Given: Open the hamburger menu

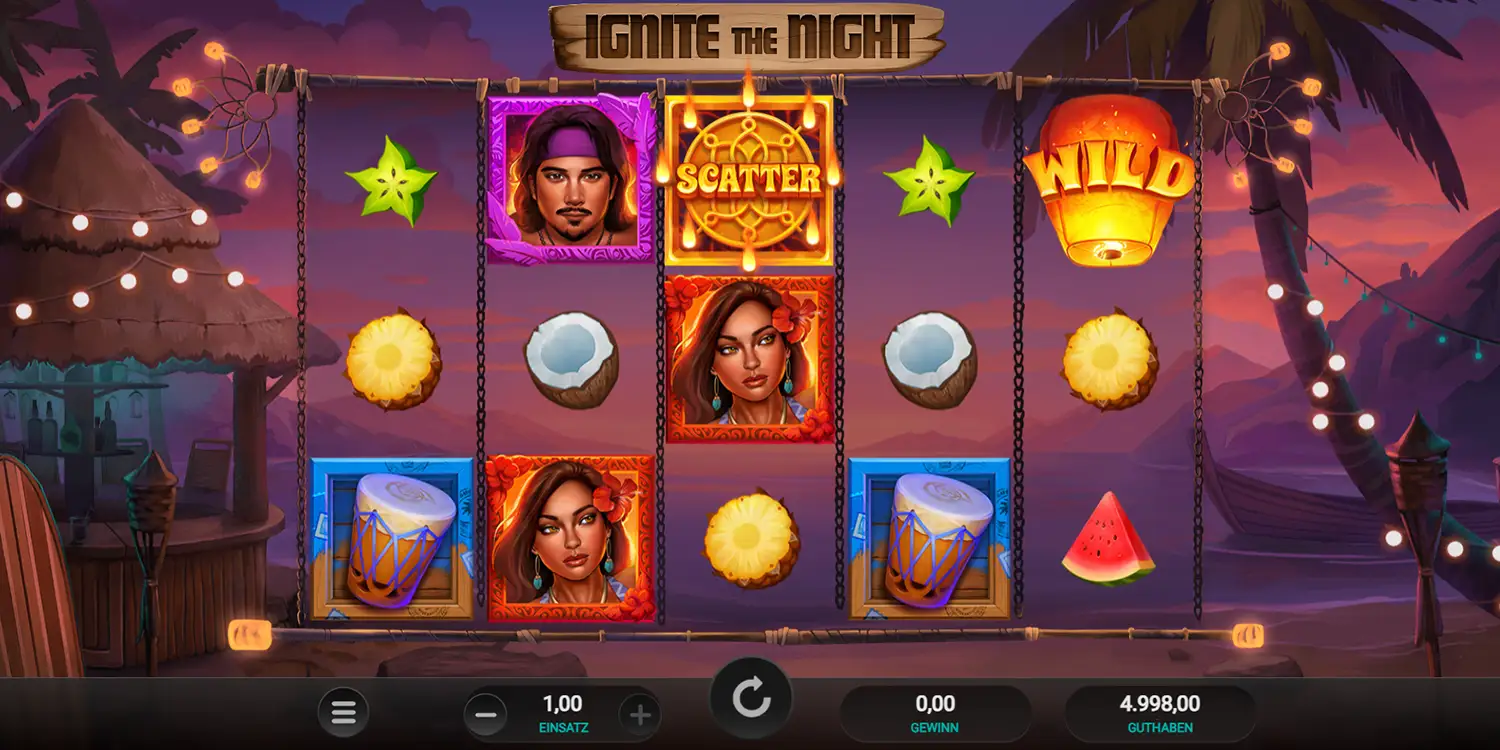Looking at the screenshot, I should point(343,713).
